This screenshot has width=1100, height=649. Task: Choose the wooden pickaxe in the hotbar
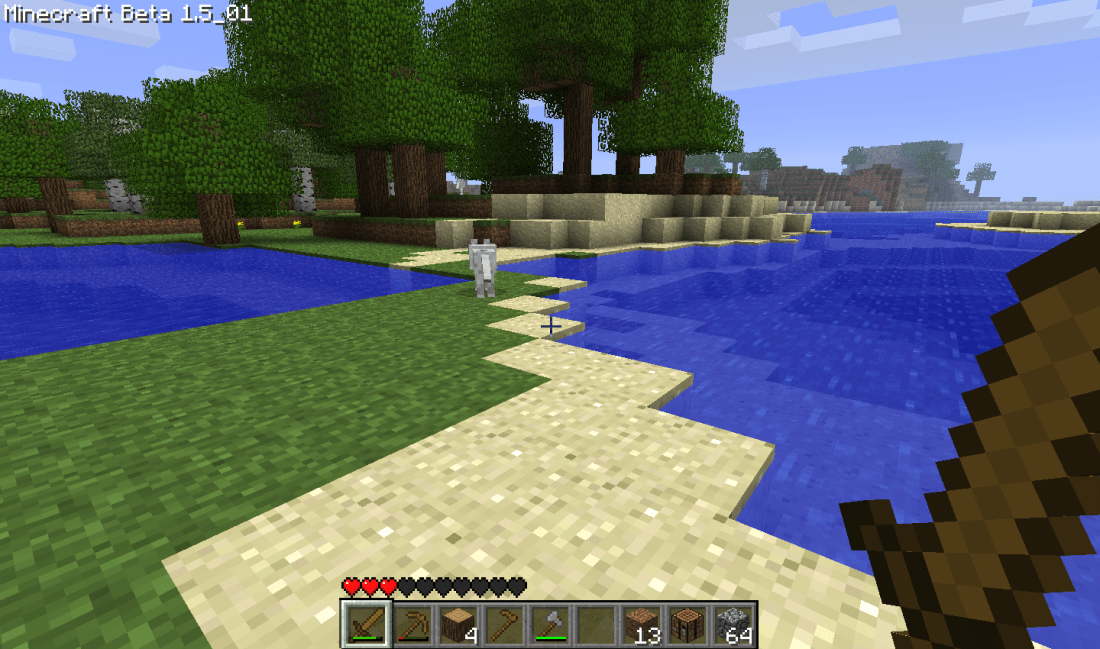[411, 624]
